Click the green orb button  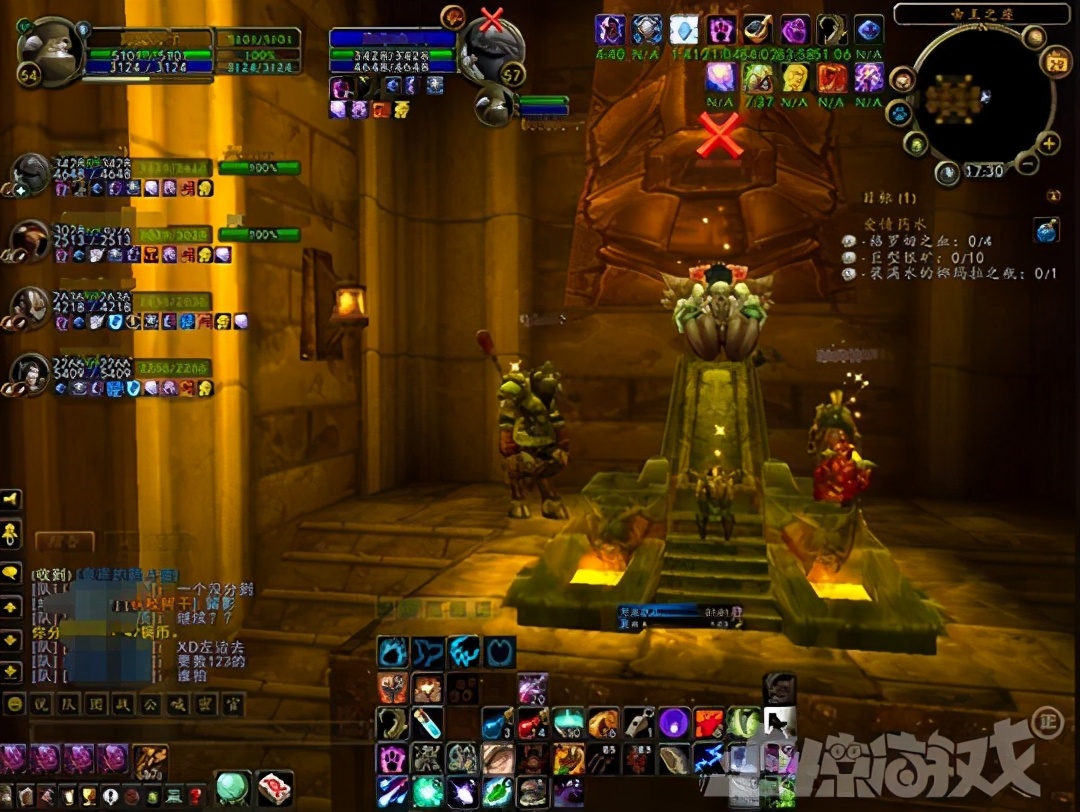tap(233, 788)
